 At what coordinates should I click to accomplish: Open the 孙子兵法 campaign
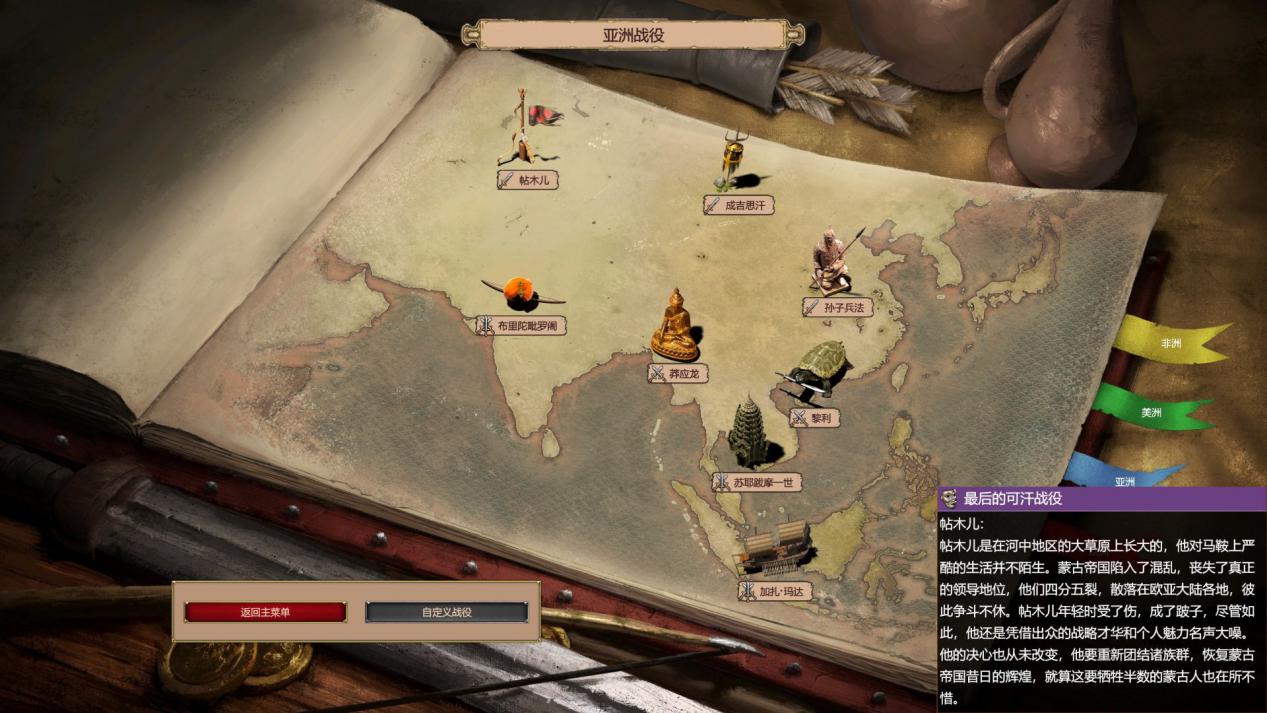838,308
